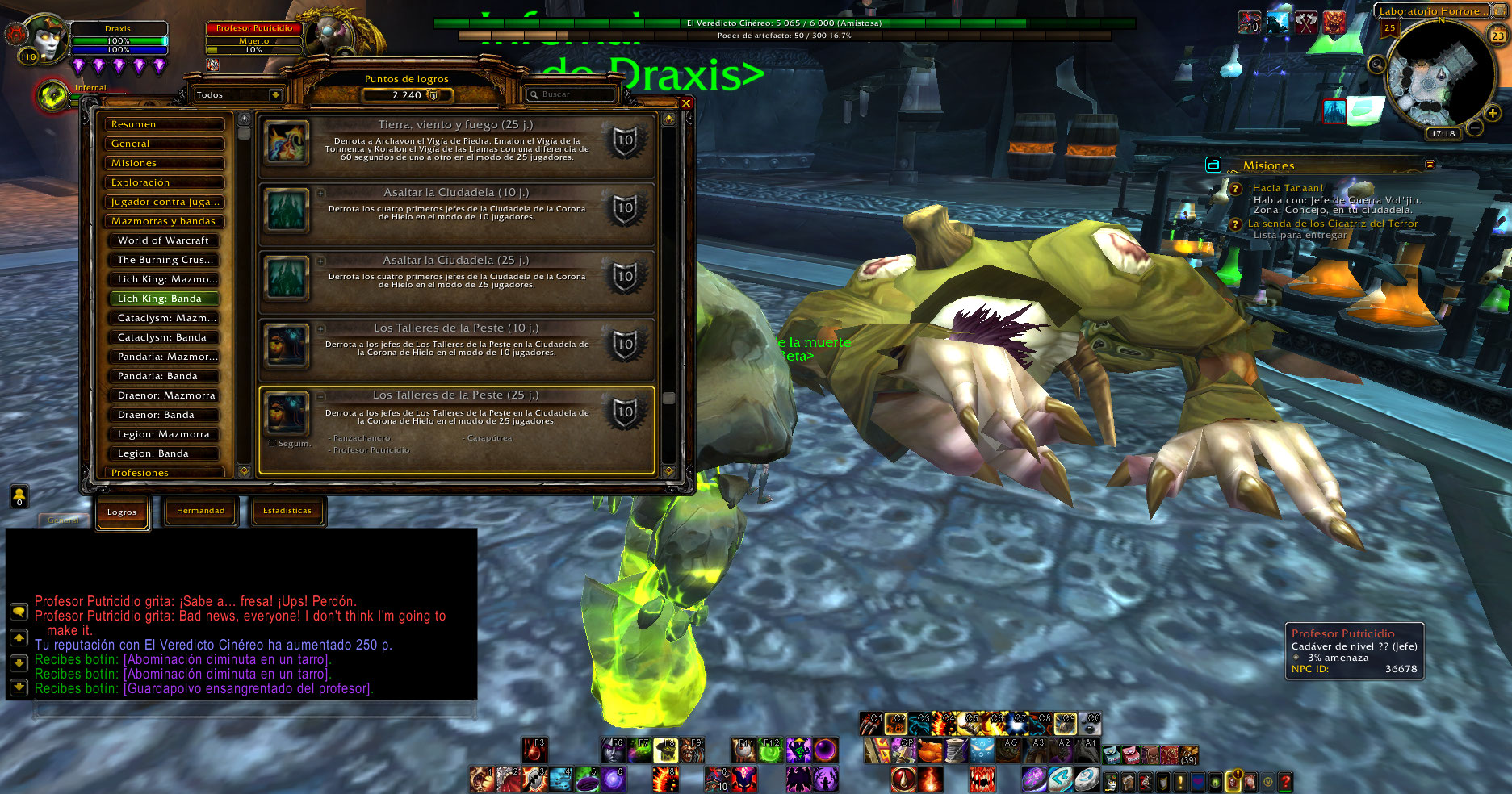Click the Laboratorio Horrore minimap
This screenshot has width=1512, height=794.
point(1440,74)
